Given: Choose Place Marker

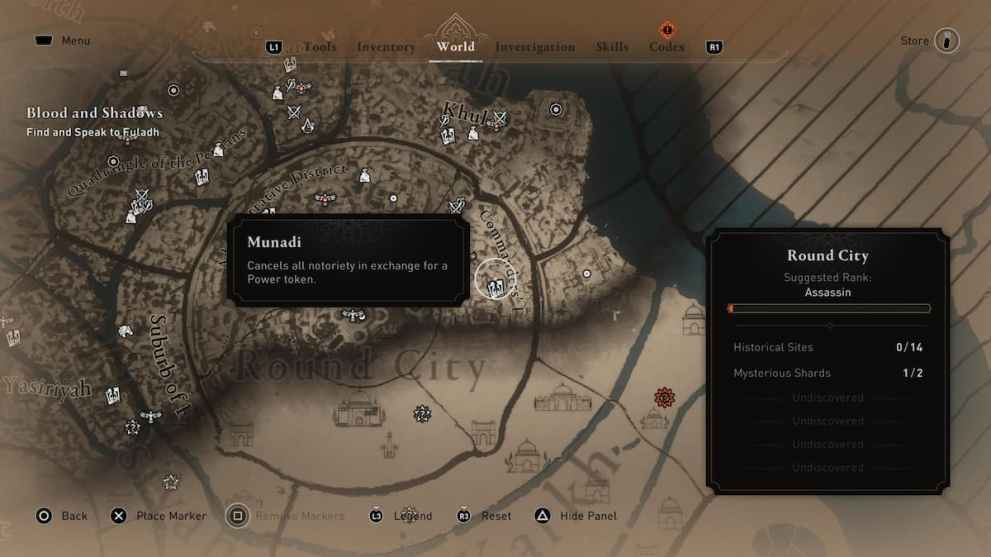Looking at the screenshot, I should [158, 516].
